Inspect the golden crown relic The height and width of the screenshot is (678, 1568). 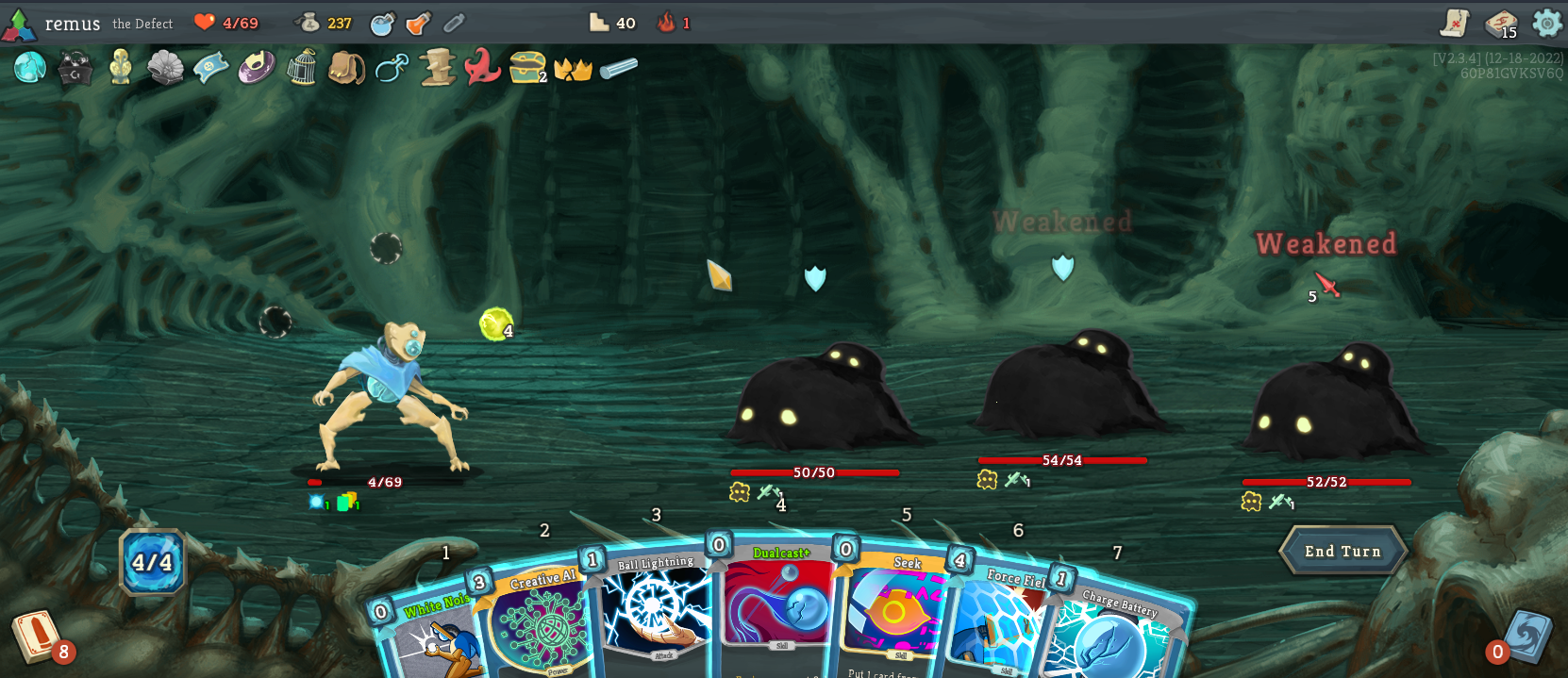573,69
